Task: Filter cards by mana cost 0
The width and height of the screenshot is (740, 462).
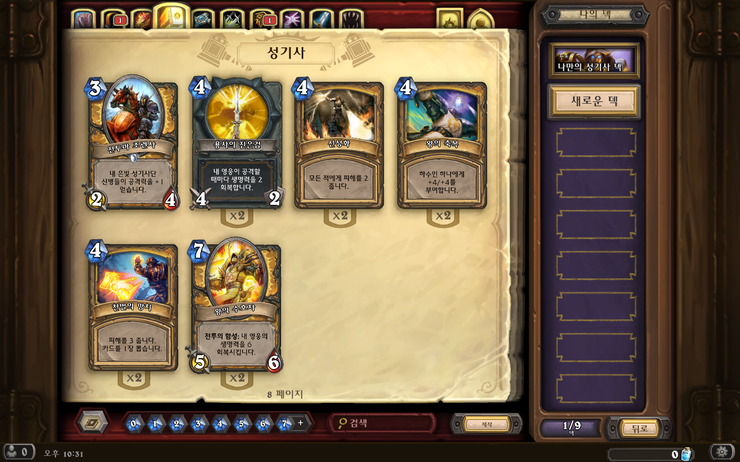Action: pyautogui.click(x=135, y=424)
